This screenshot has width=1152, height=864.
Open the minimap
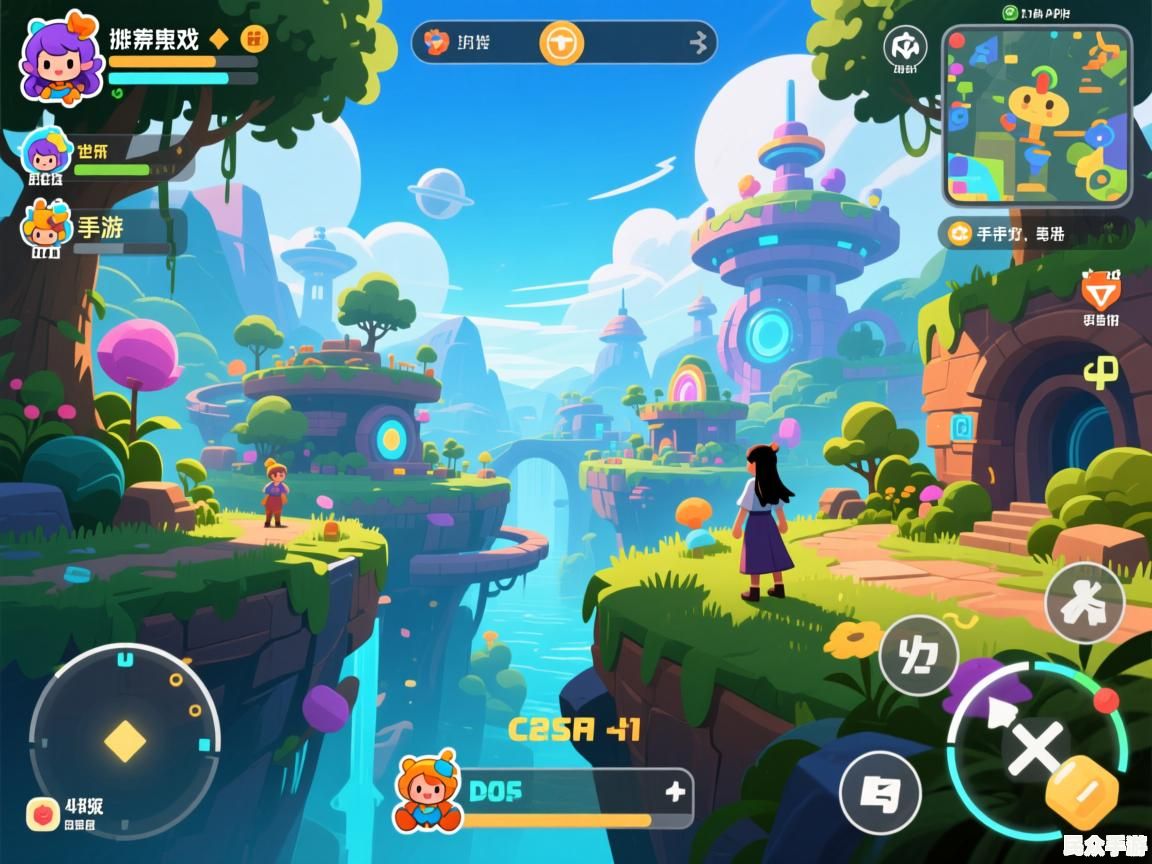click(1037, 115)
